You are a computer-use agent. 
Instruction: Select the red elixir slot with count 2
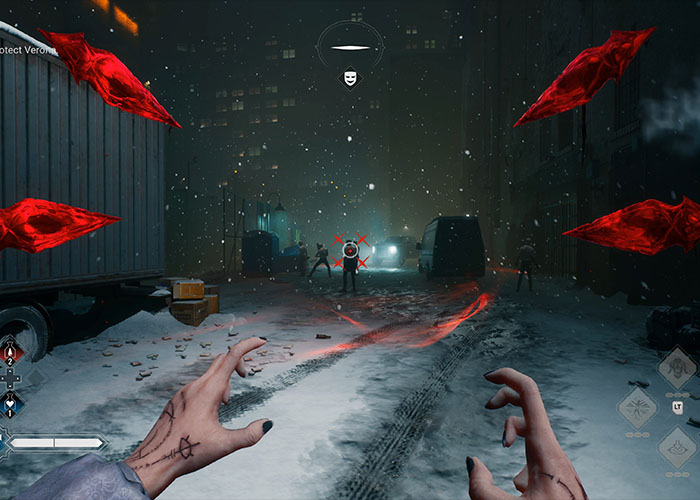(x=10, y=352)
